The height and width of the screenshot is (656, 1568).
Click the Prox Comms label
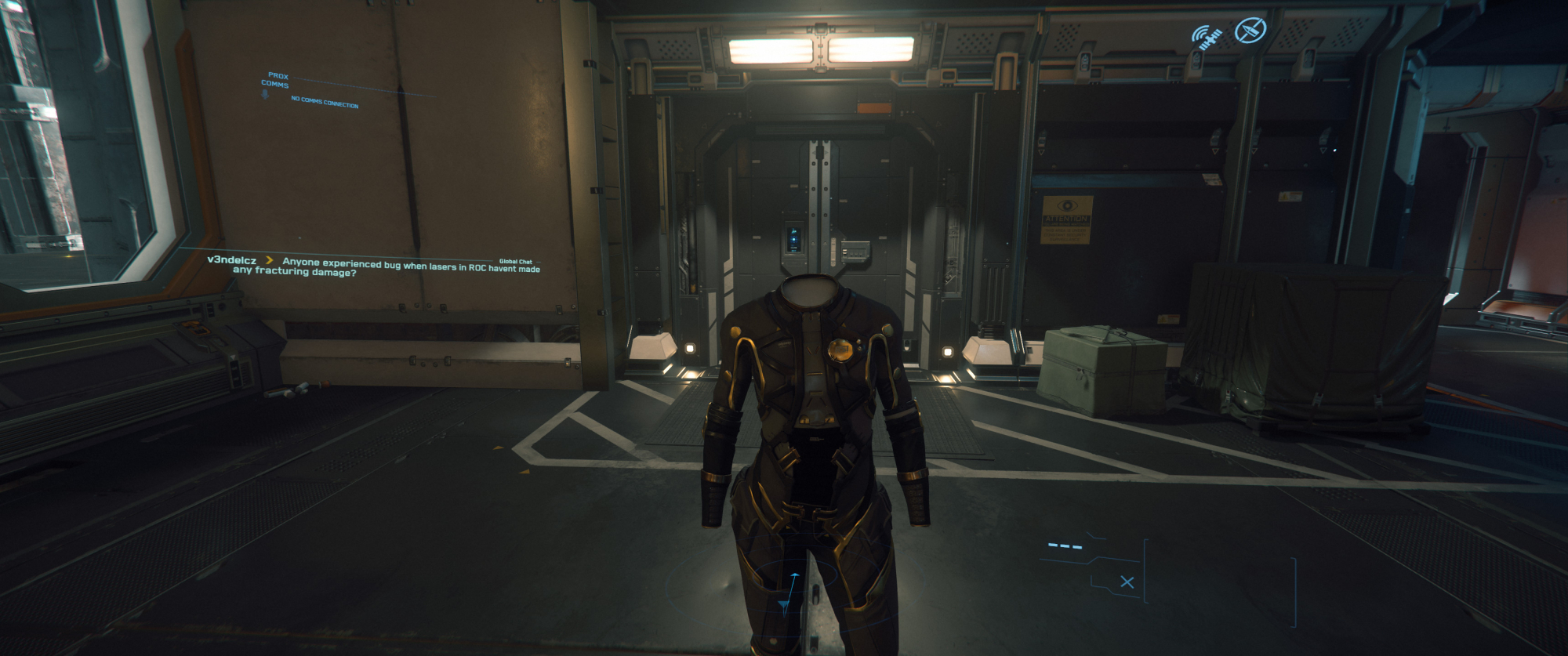click(x=276, y=80)
